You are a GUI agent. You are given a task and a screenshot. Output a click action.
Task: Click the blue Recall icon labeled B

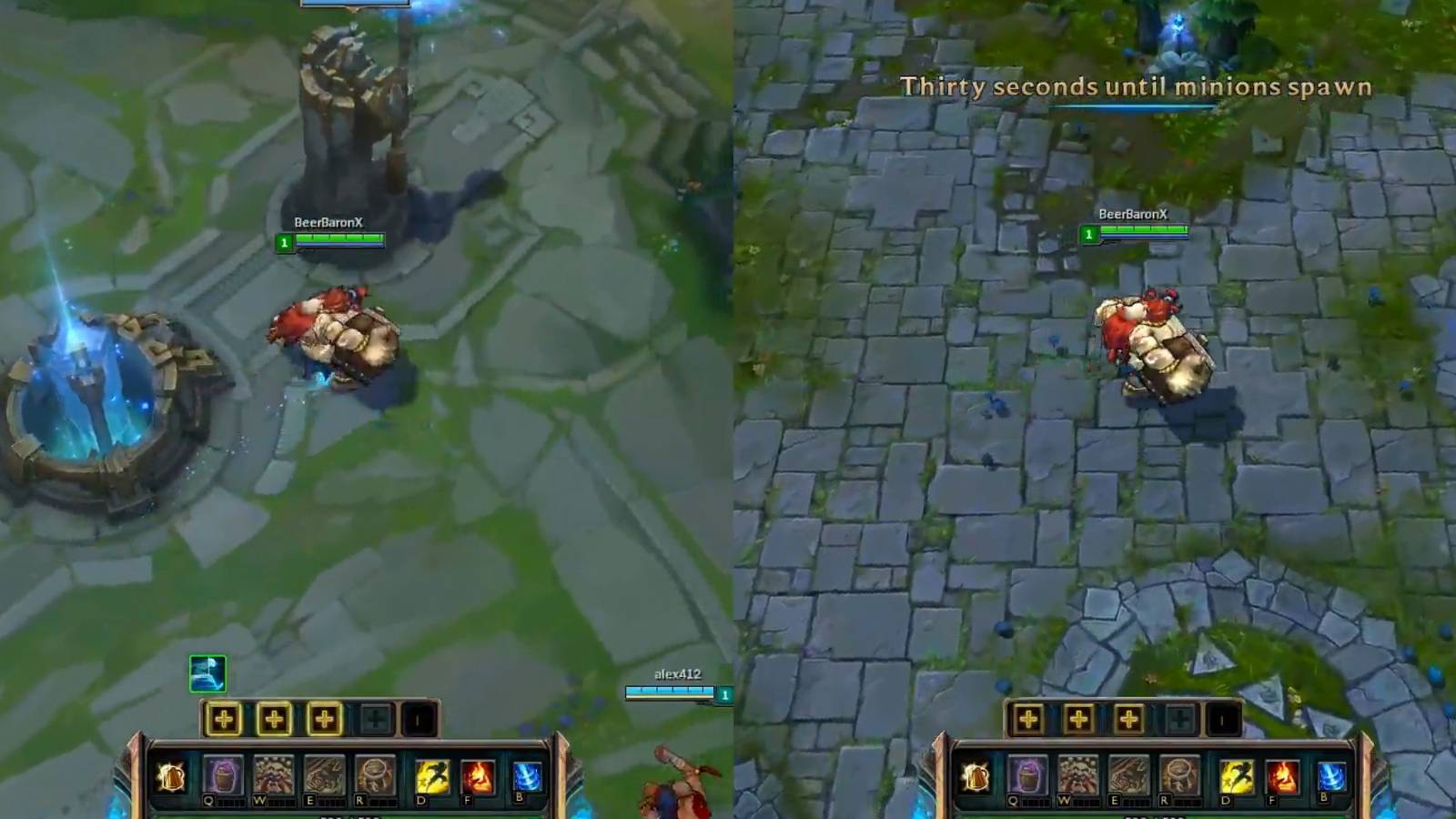tap(526, 775)
